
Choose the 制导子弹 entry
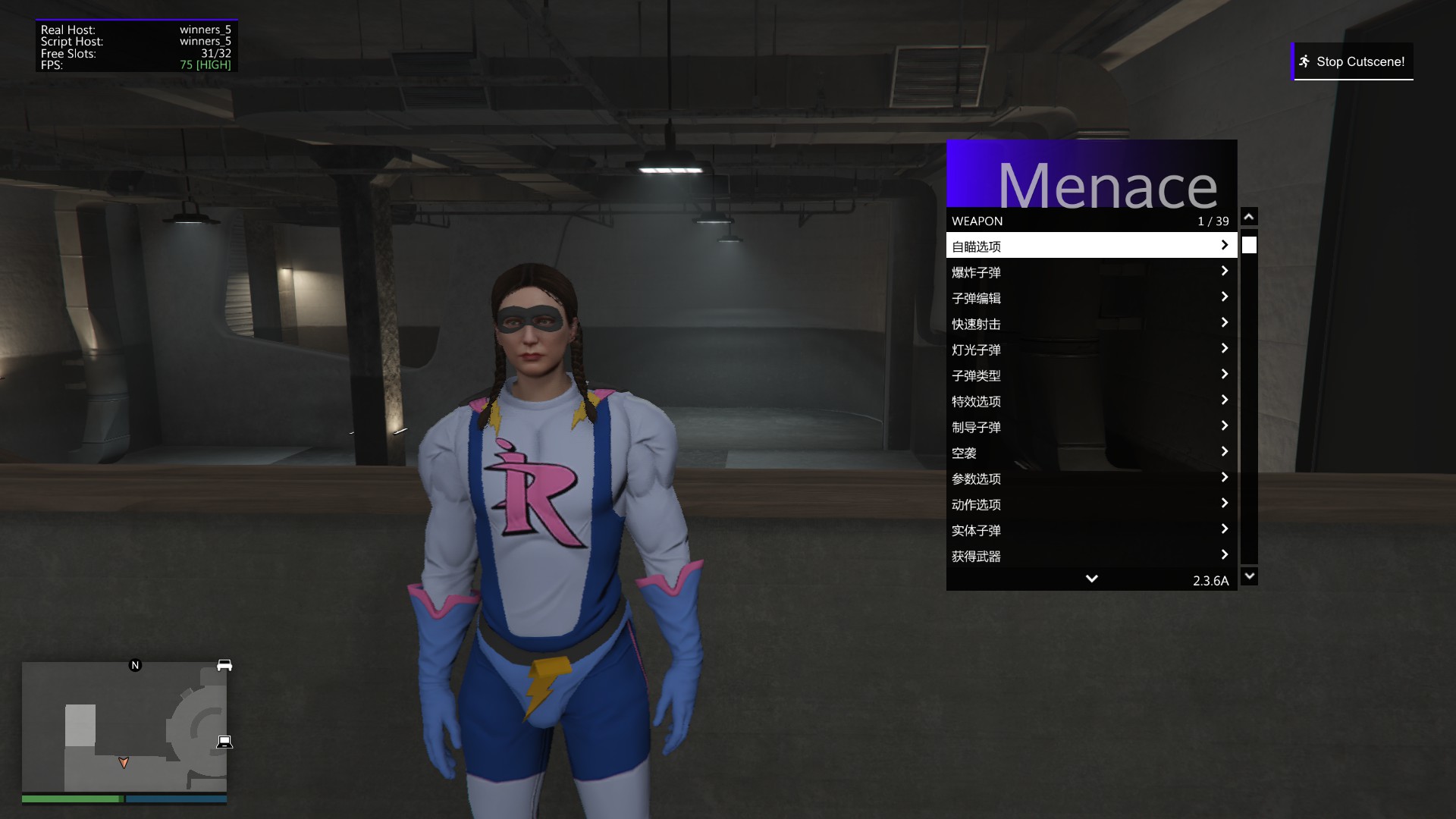(x=1090, y=426)
